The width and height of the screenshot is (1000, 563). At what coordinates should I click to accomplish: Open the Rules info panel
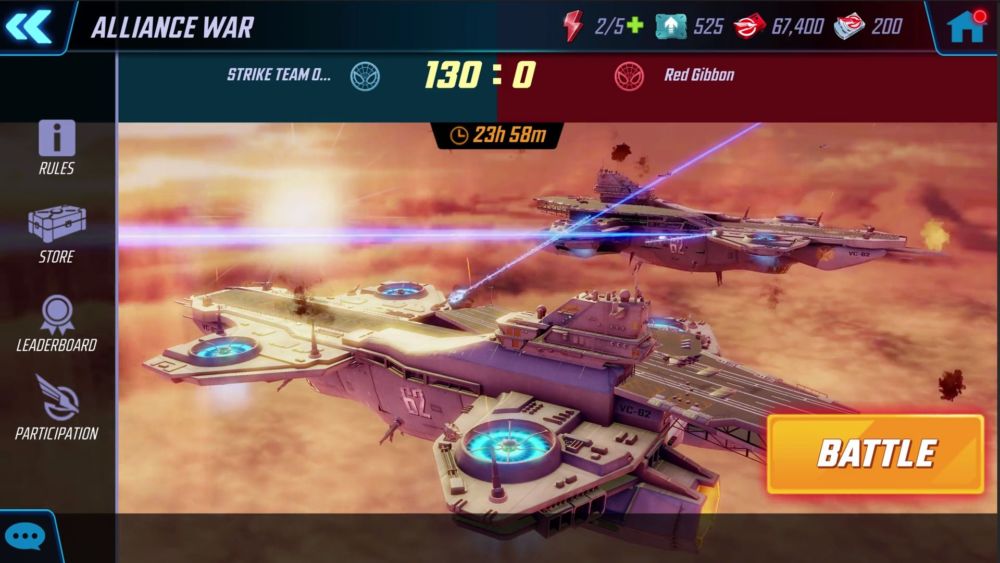[x=57, y=147]
